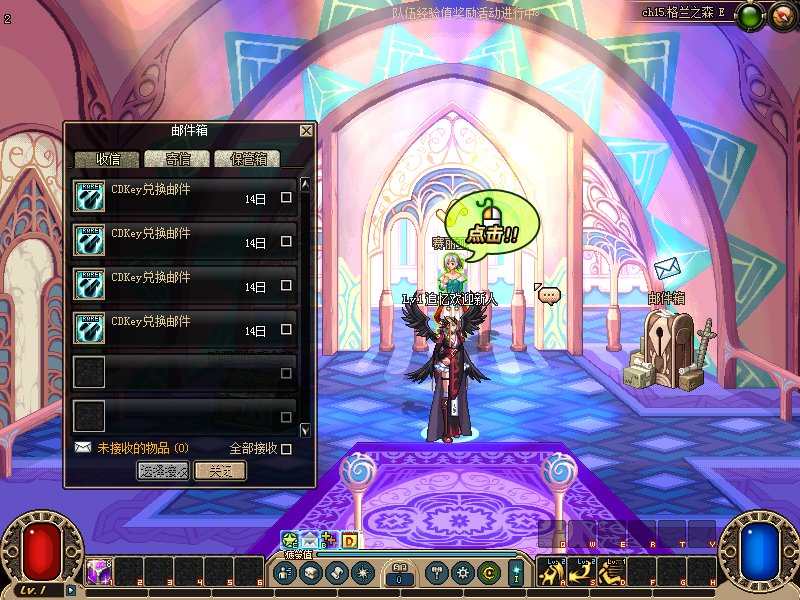Select the purple cube item in quickslot
The image size is (800, 600).
pyautogui.click(x=98, y=572)
